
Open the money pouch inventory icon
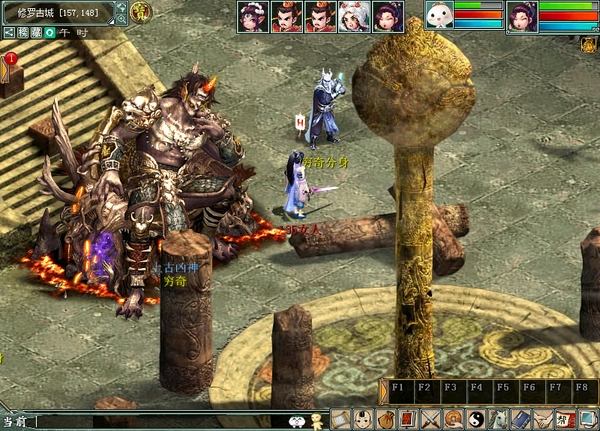click(x=386, y=420)
